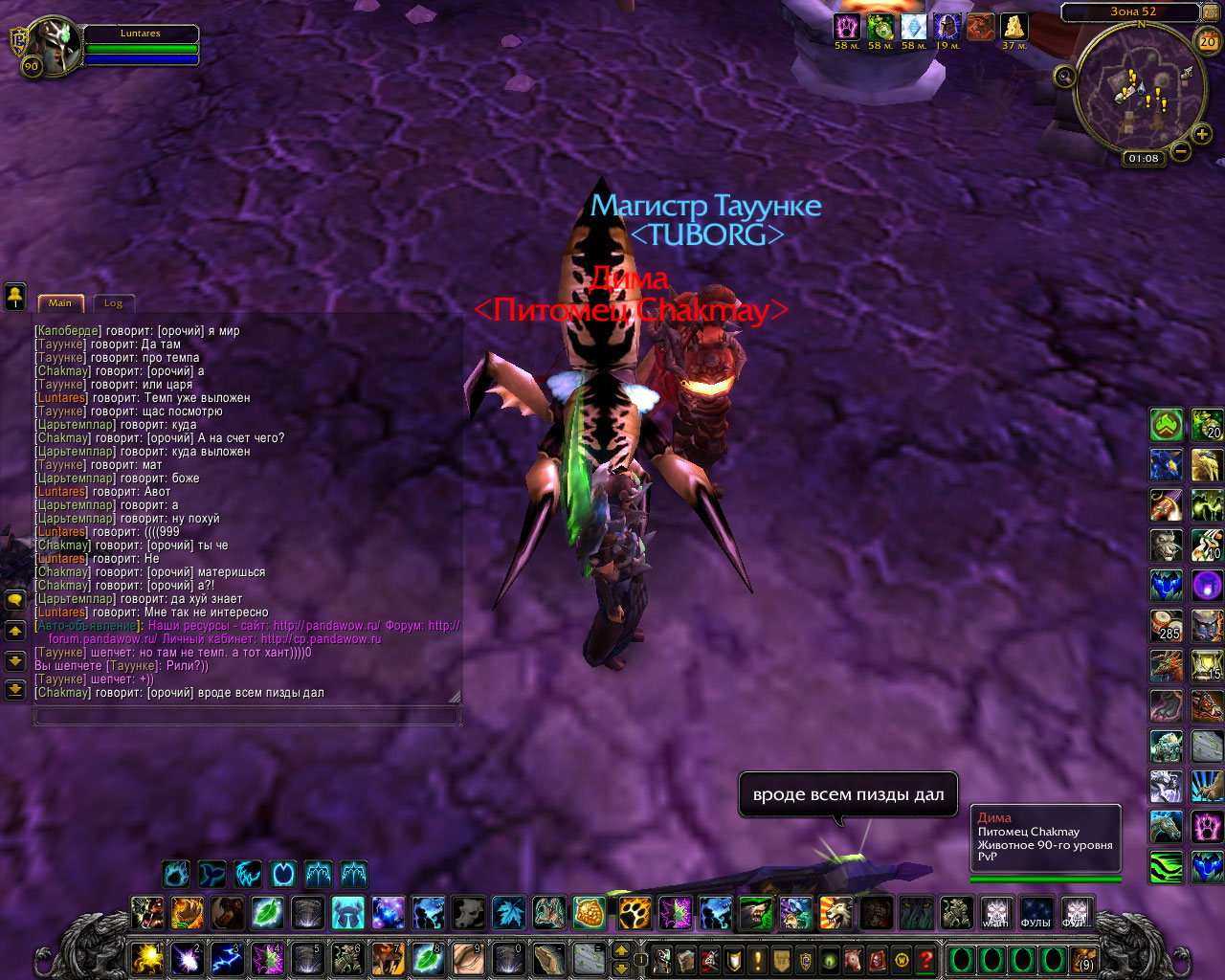Click the chat text input field
This screenshot has height=980, width=1225.
tap(245, 716)
